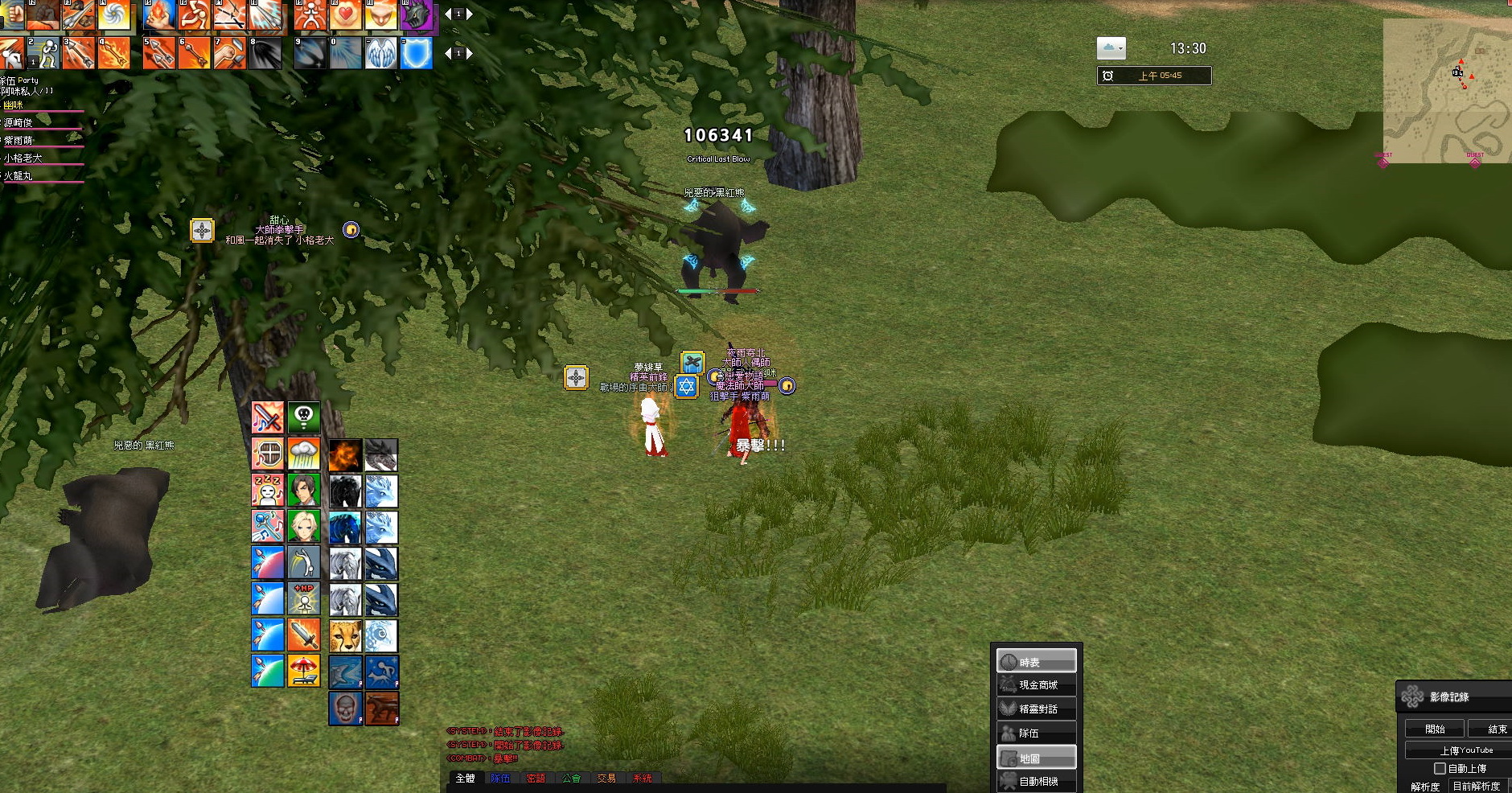Open the 隊伍 party menu entry
The height and width of the screenshot is (793, 1512).
click(1037, 733)
